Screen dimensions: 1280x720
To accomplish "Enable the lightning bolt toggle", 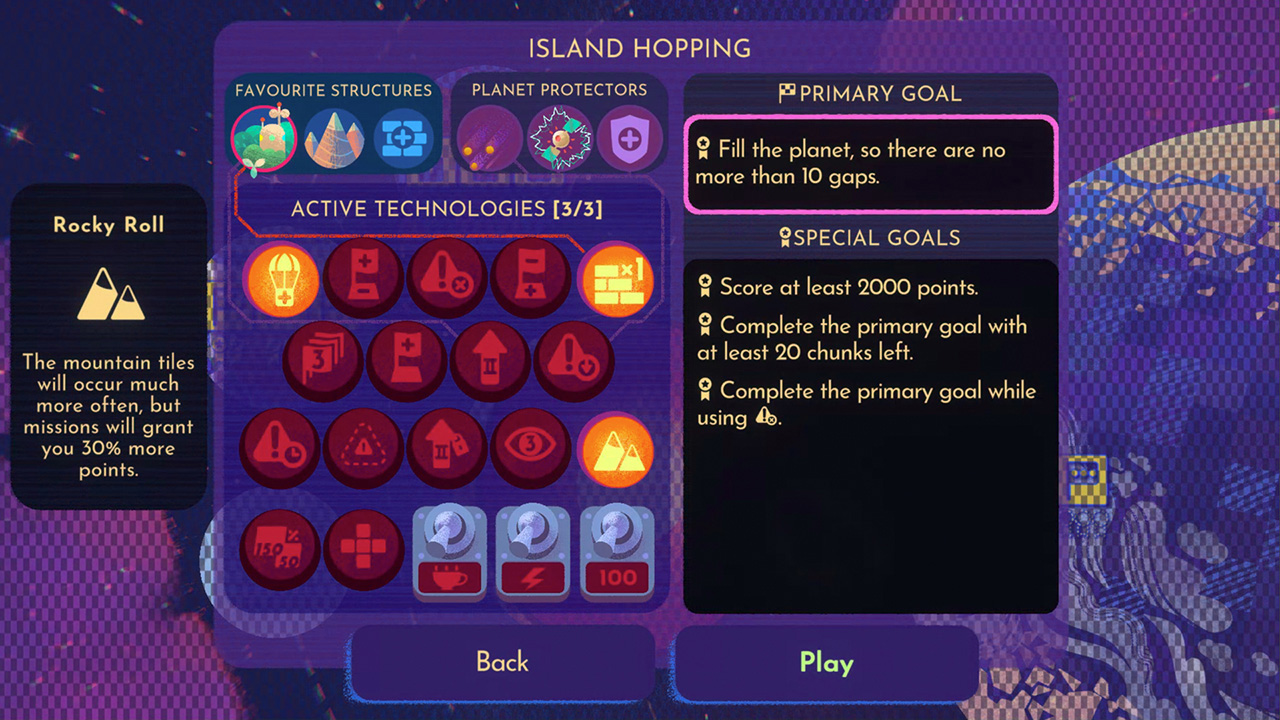I will (533, 550).
